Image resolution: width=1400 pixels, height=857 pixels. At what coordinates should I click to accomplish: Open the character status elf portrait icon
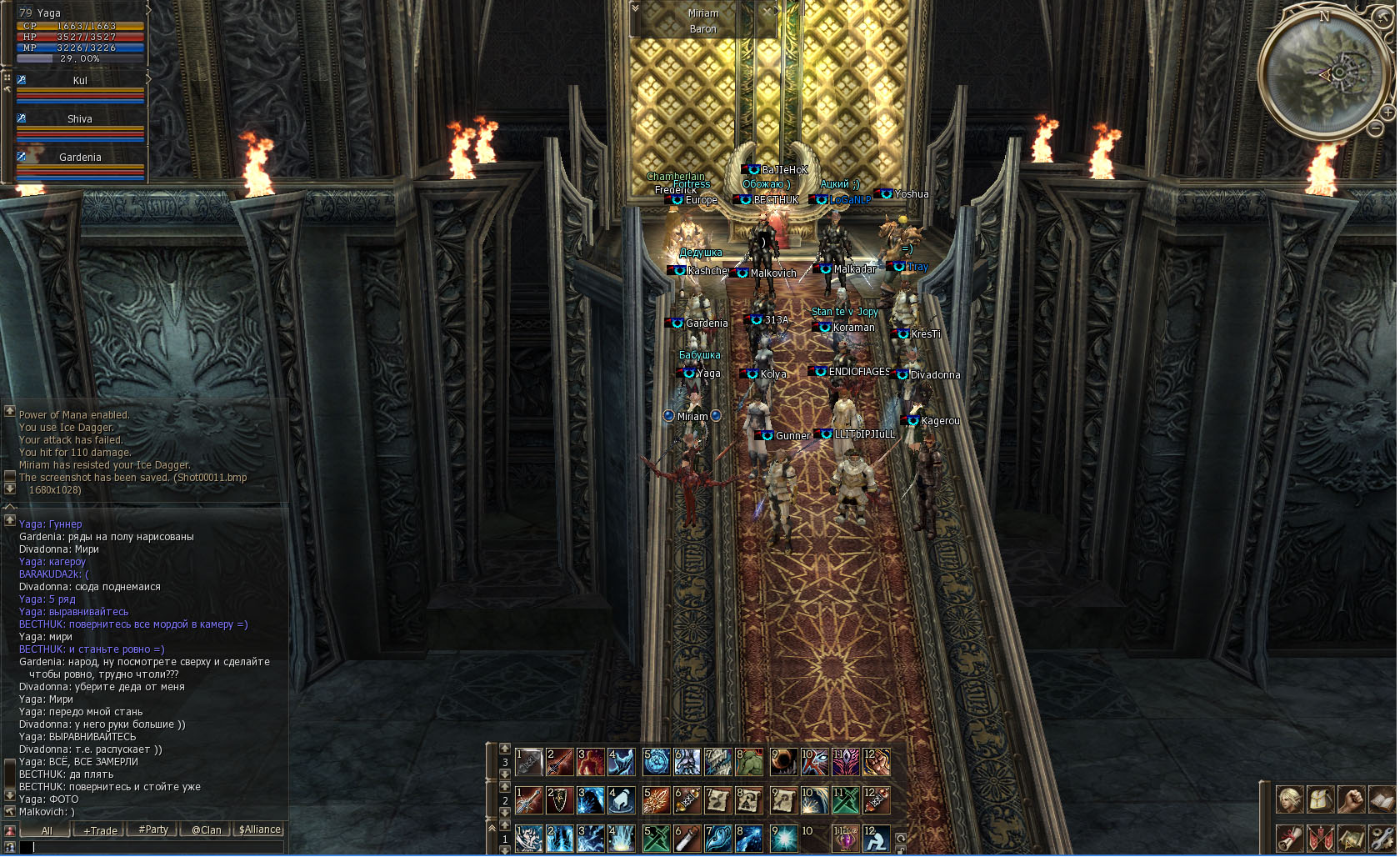tap(1290, 799)
